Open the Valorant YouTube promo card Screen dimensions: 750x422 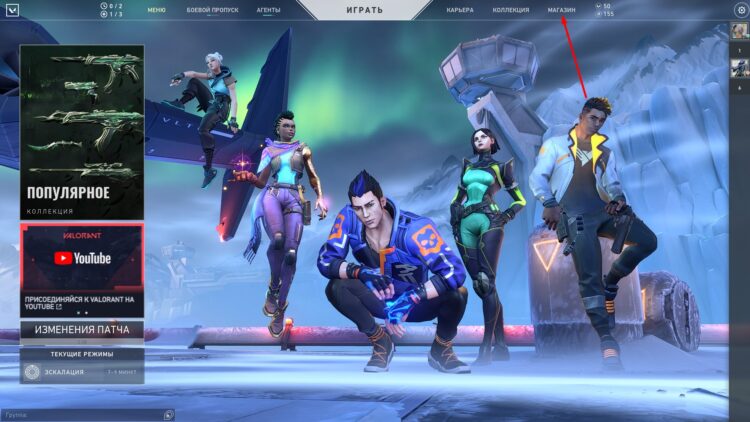point(82,268)
